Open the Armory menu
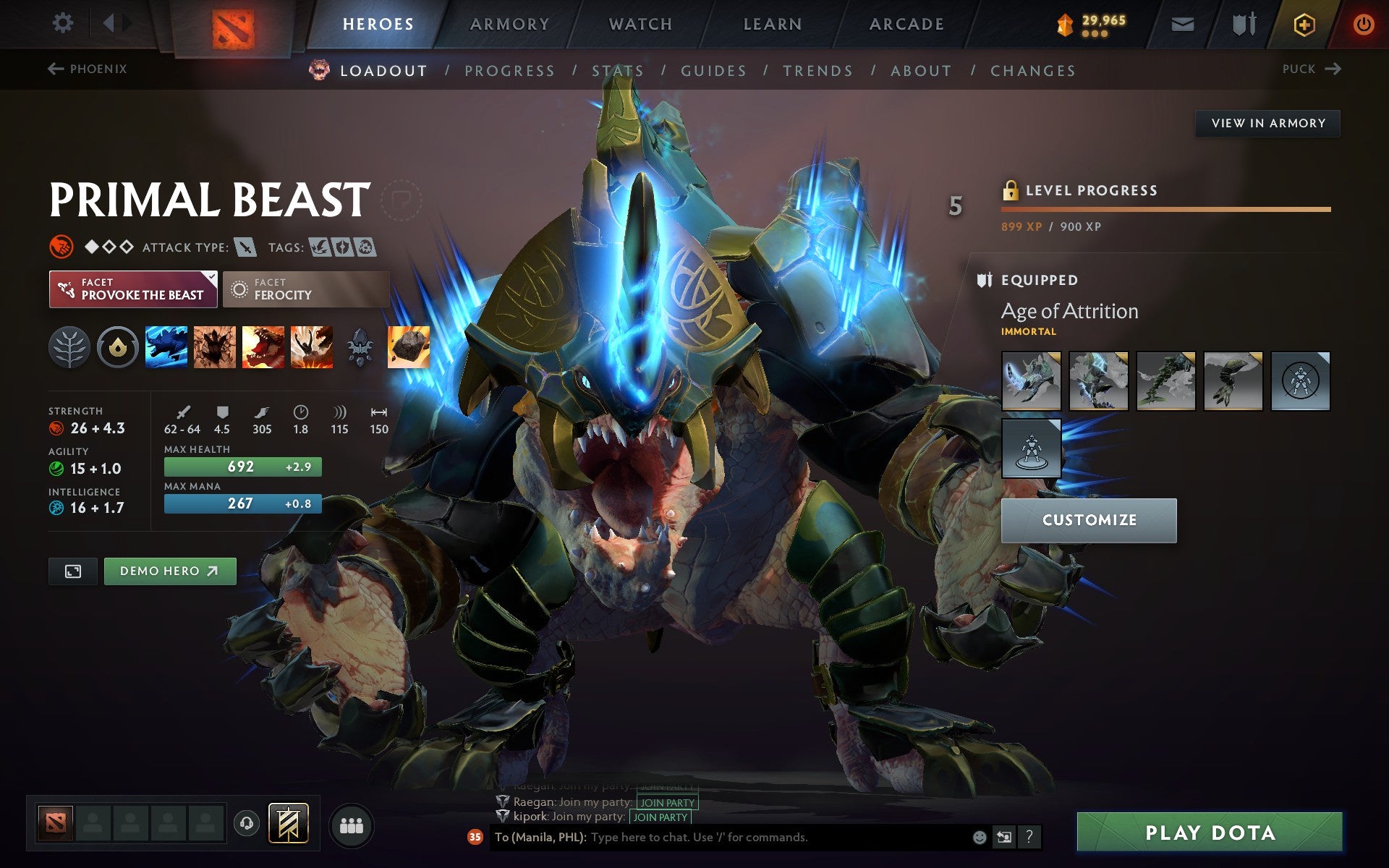1389x868 pixels. coord(509,23)
